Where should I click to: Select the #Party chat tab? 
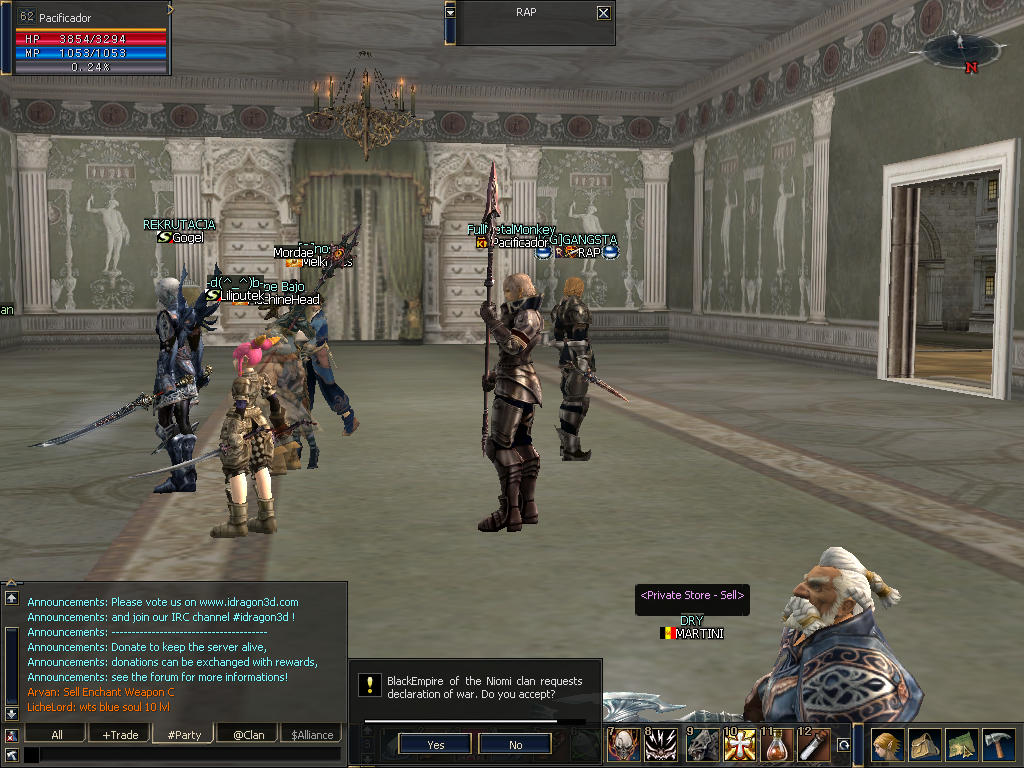[184, 734]
